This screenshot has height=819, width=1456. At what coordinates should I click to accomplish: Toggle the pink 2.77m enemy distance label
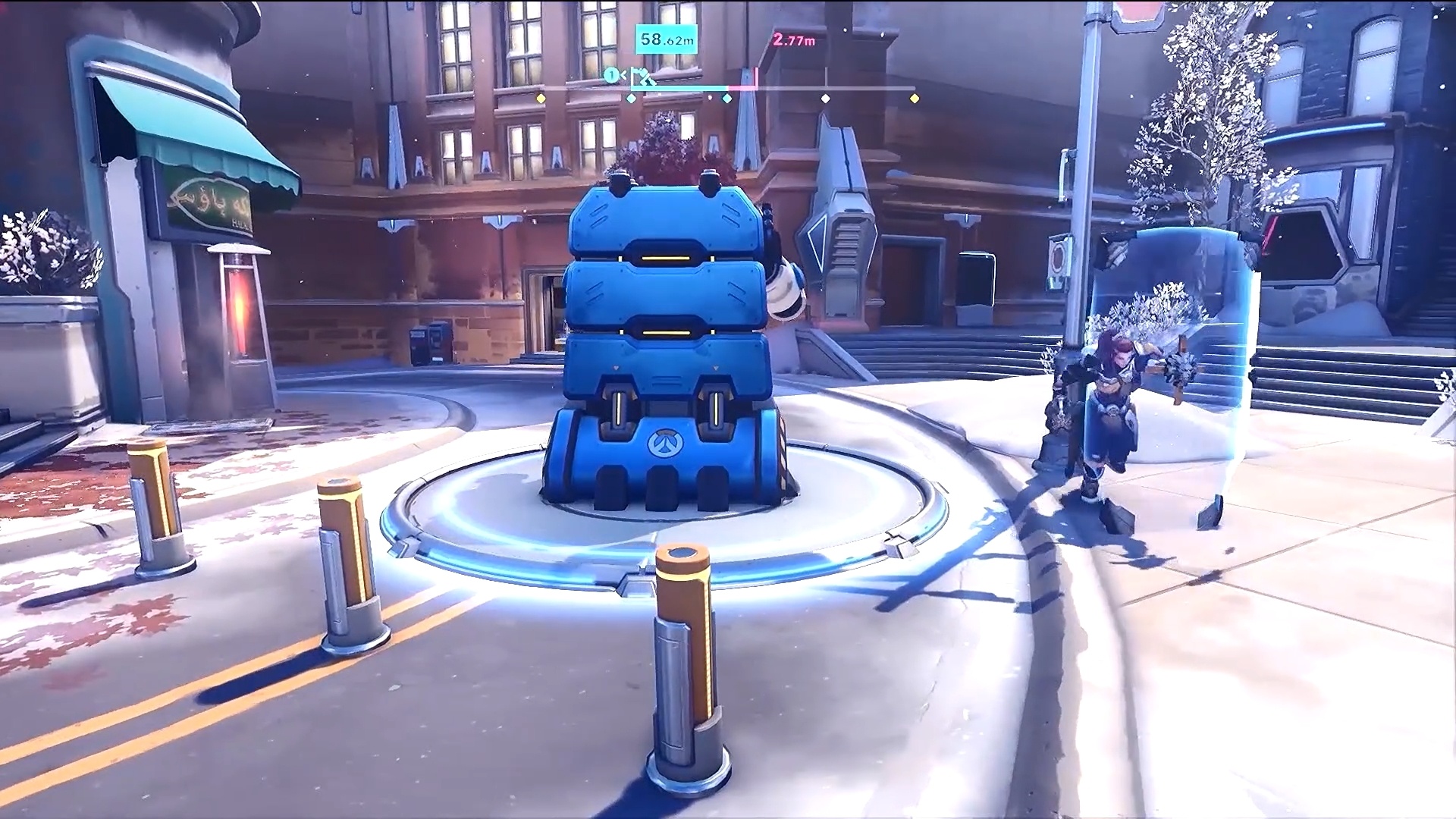[794, 40]
